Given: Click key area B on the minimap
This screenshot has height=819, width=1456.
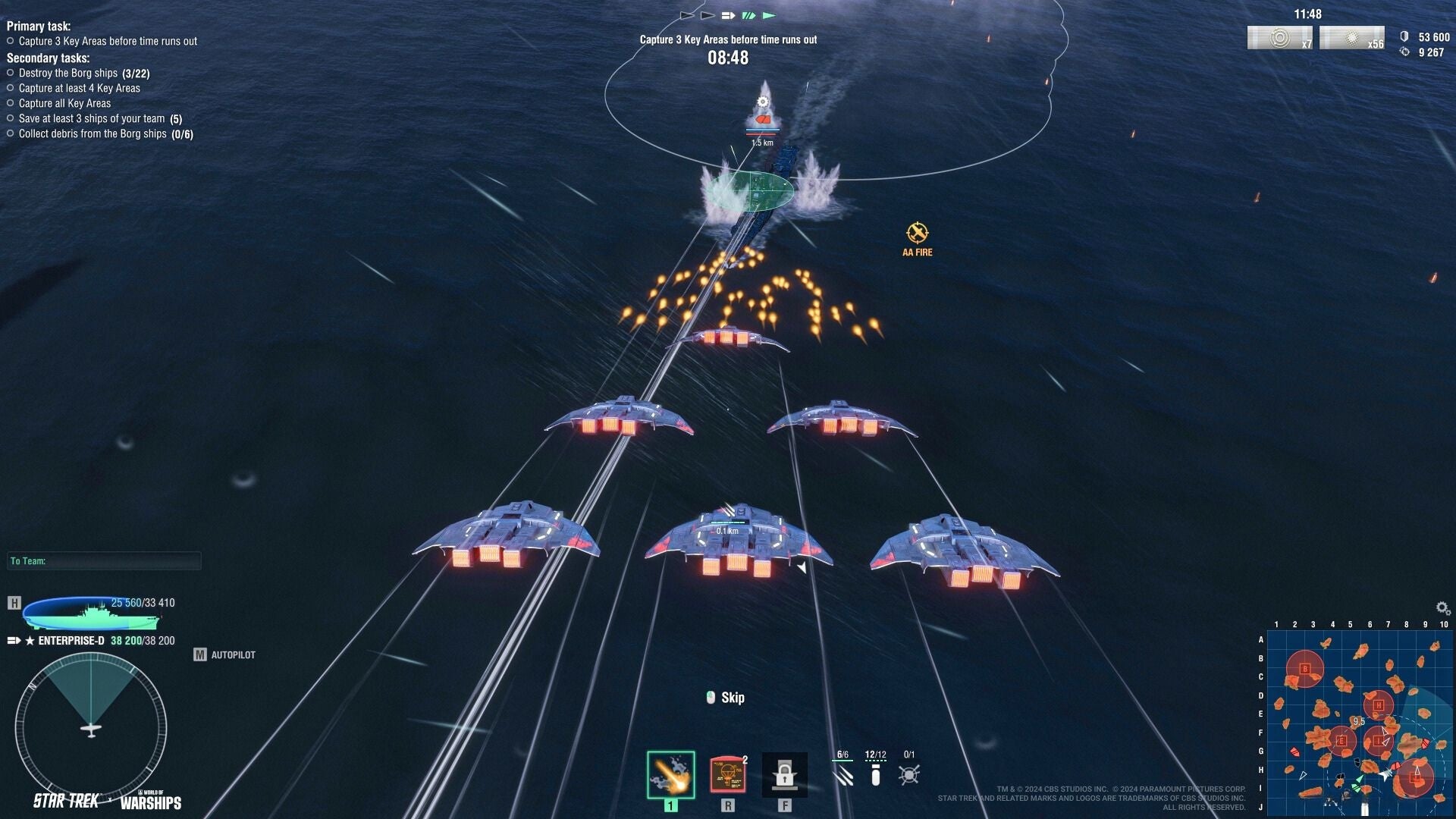Looking at the screenshot, I should point(1305,669).
